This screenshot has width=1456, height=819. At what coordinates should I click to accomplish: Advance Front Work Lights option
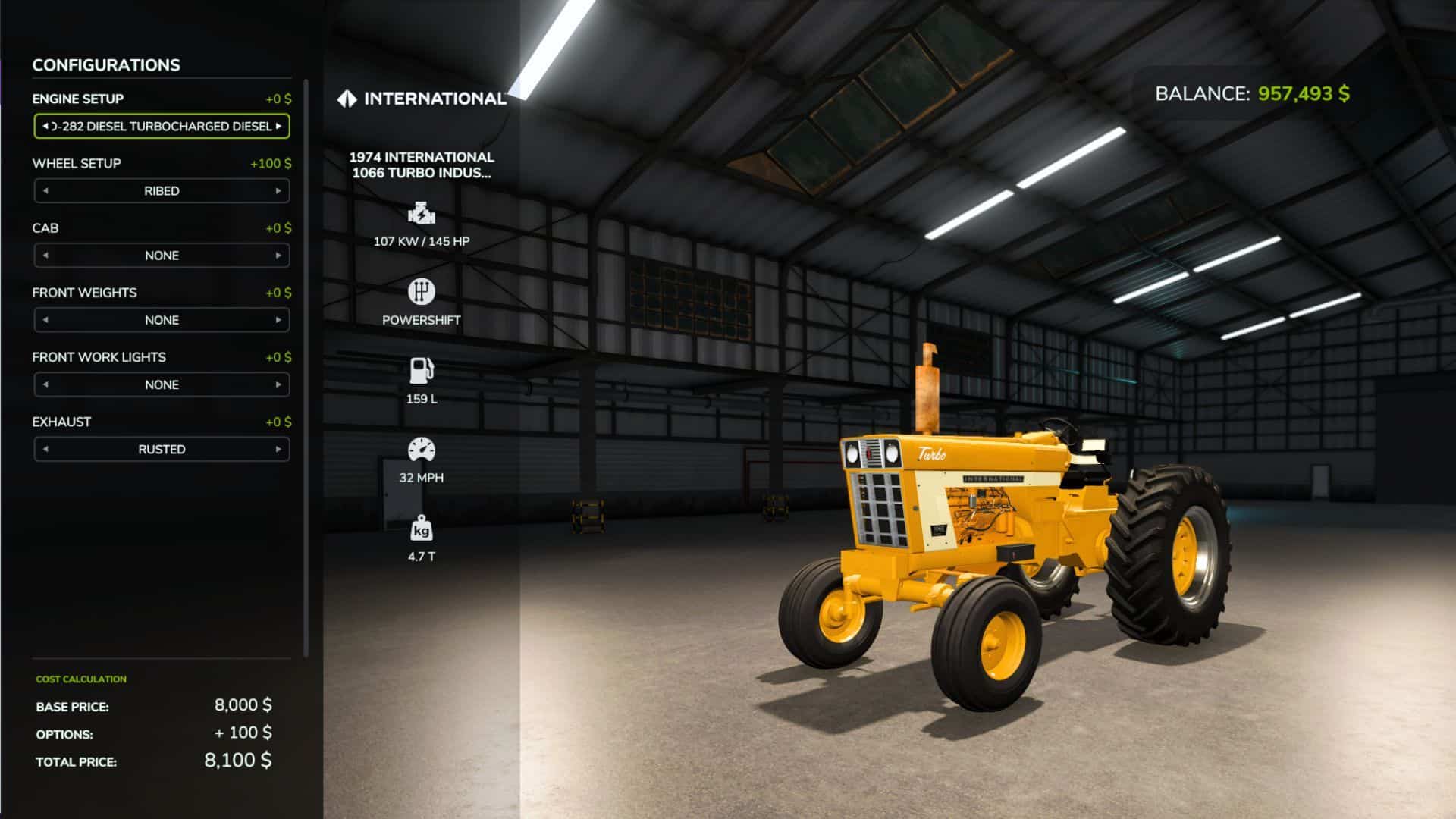click(278, 384)
